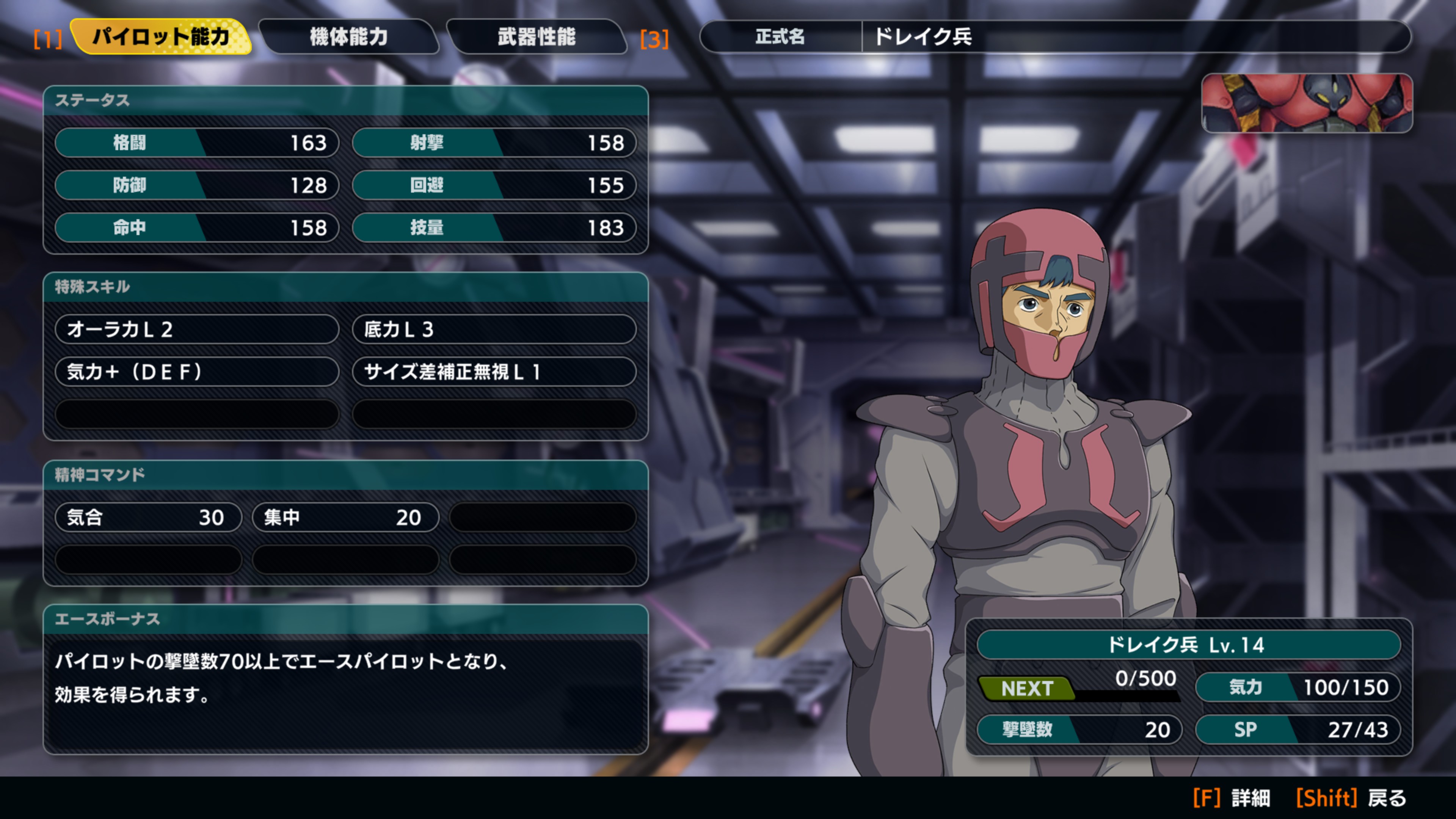Screen dimensions: 1456x819
Task: Select the サイズ差補正無視L1 skill
Action: pyautogui.click(x=494, y=371)
